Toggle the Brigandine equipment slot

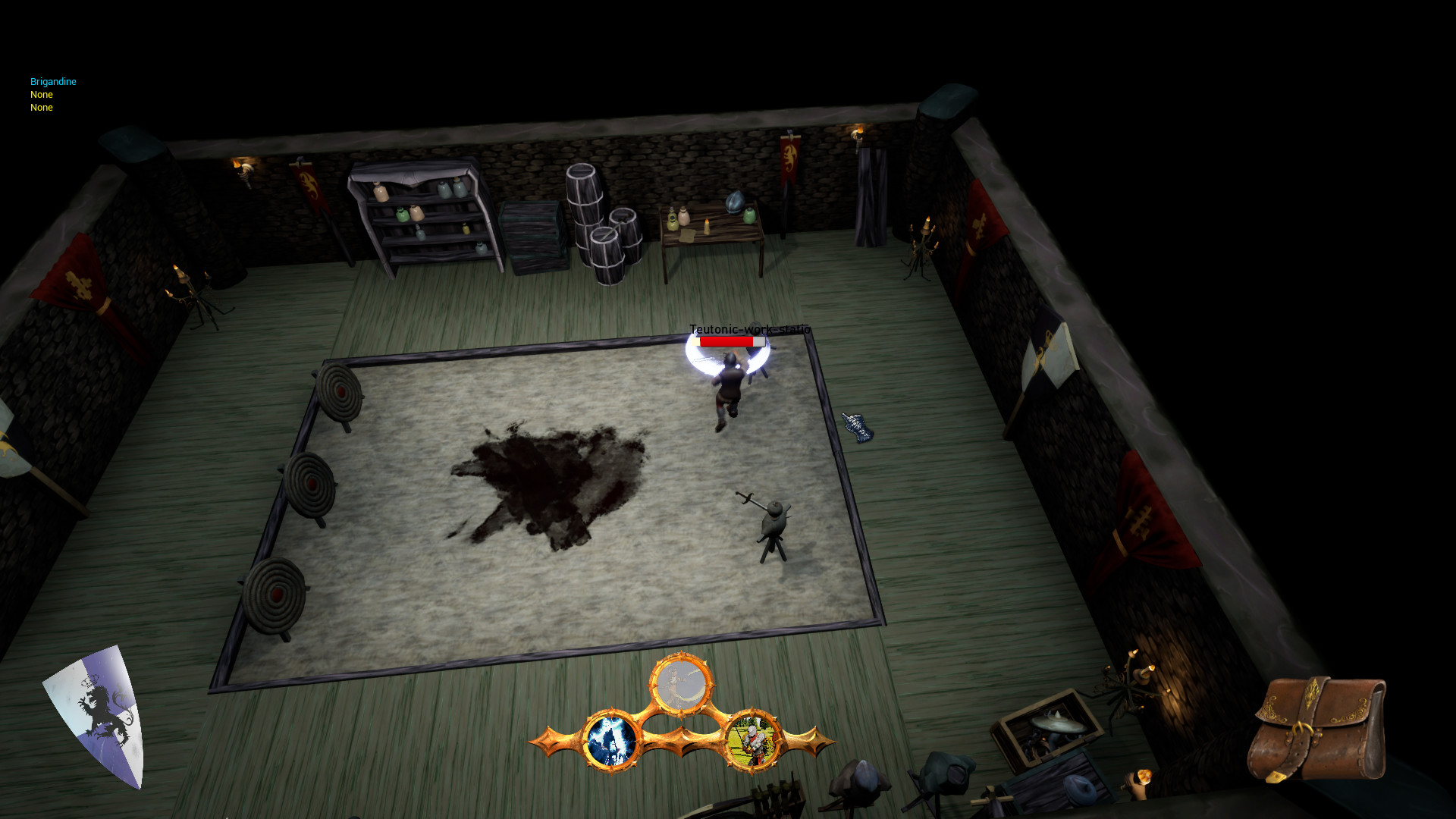pos(52,81)
